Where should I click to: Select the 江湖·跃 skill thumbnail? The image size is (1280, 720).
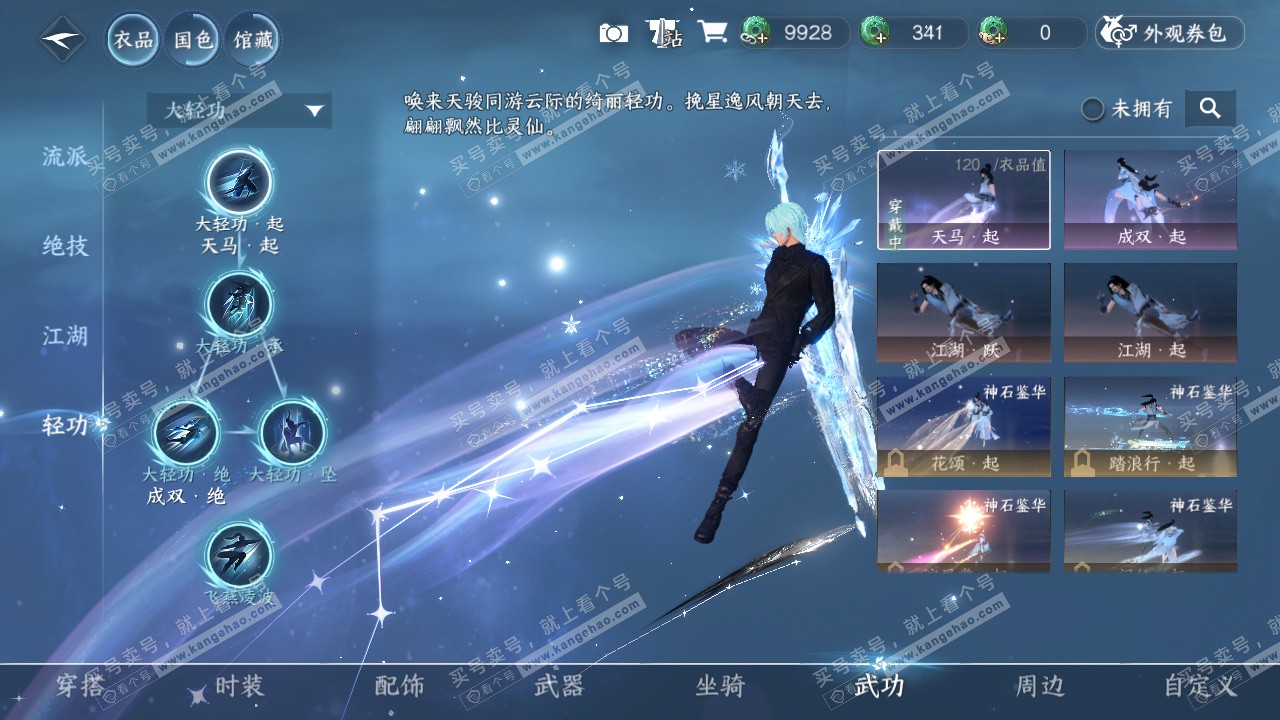click(x=964, y=312)
